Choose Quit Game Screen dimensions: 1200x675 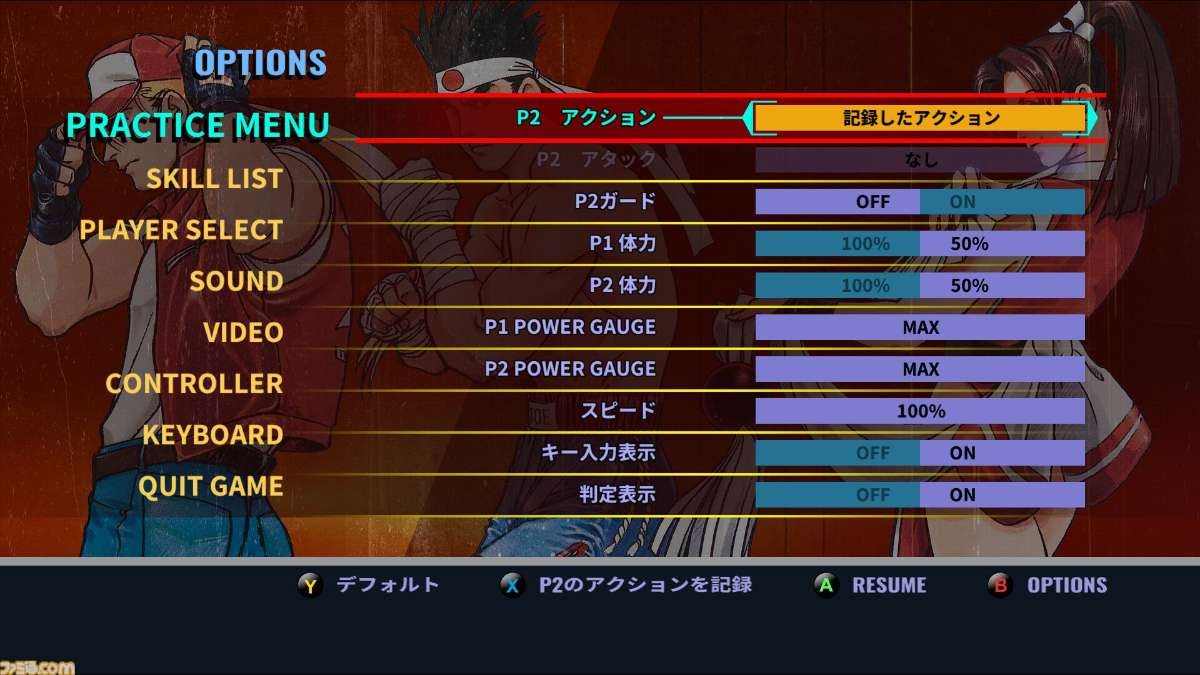click(x=210, y=487)
